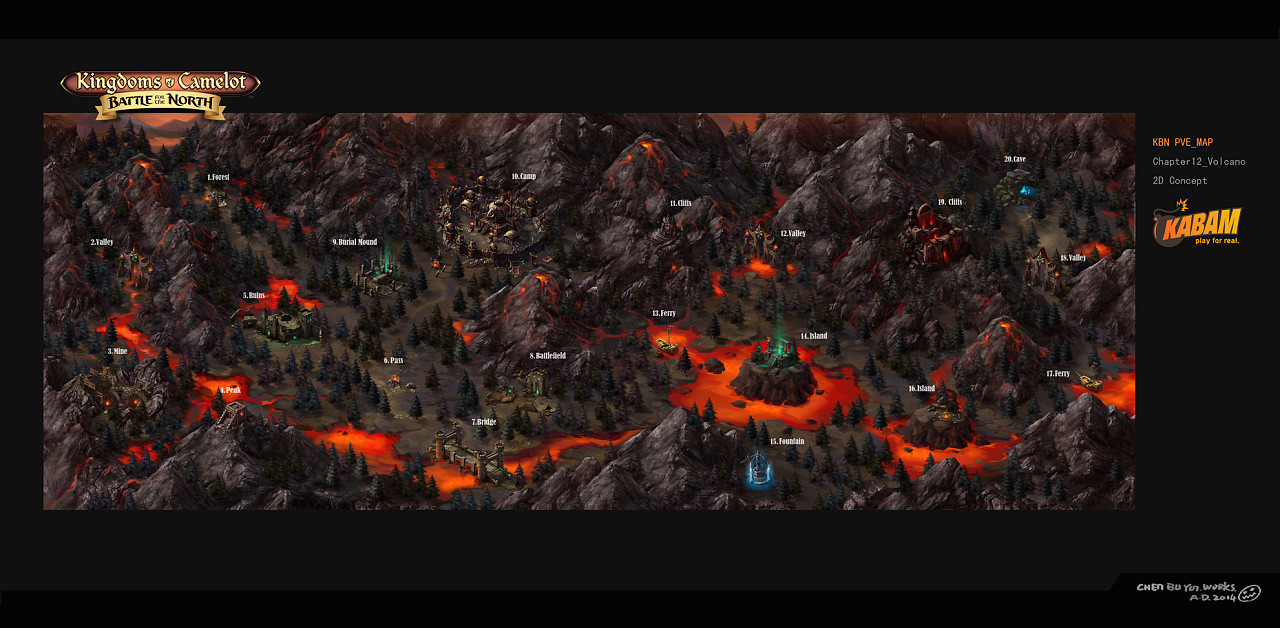Choose the 18.Valley level marker

pos(1072,258)
